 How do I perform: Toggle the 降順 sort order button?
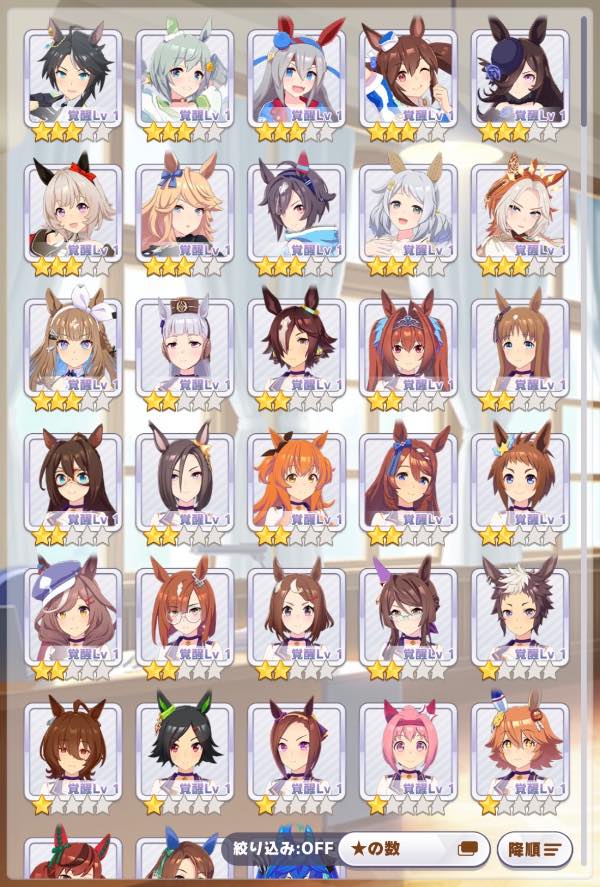[534, 850]
